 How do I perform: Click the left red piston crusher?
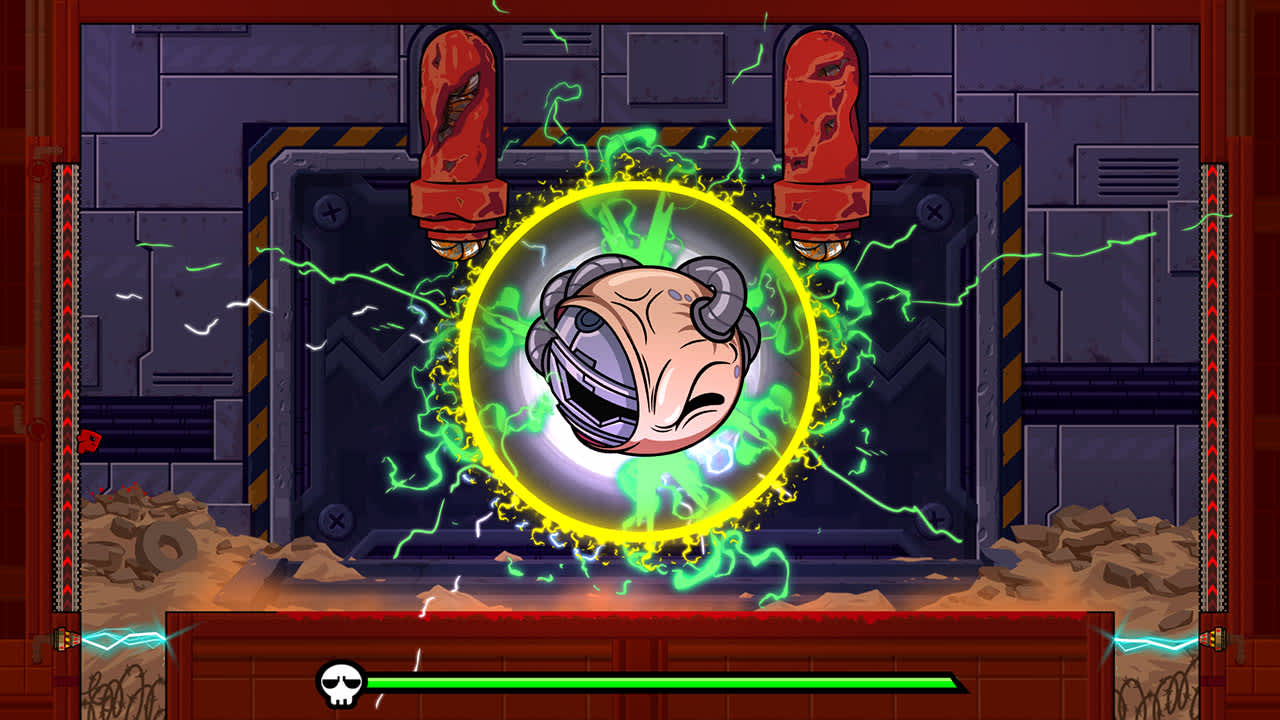[x=455, y=130]
